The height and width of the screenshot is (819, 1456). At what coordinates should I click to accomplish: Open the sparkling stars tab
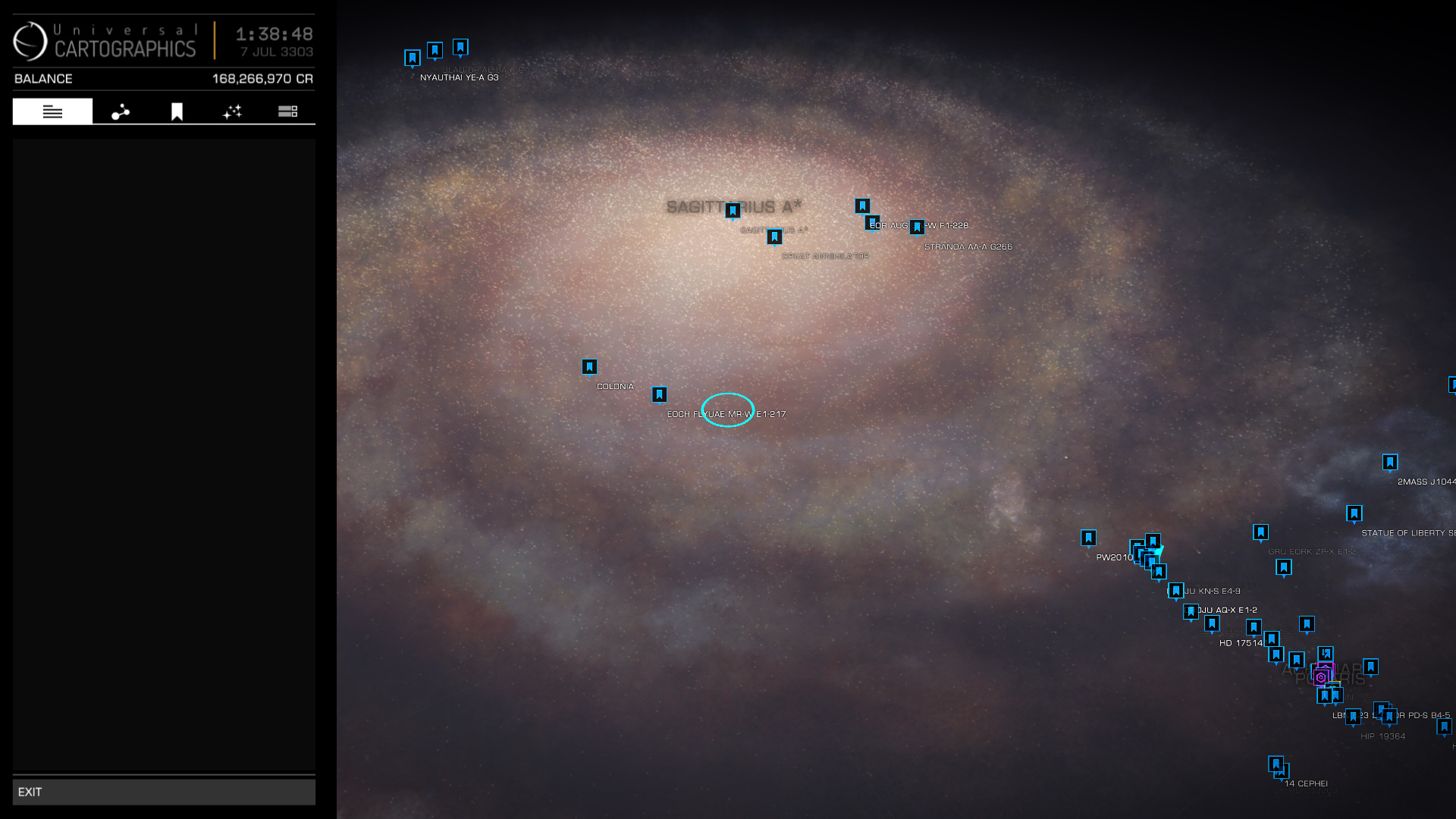click(232, 111)
